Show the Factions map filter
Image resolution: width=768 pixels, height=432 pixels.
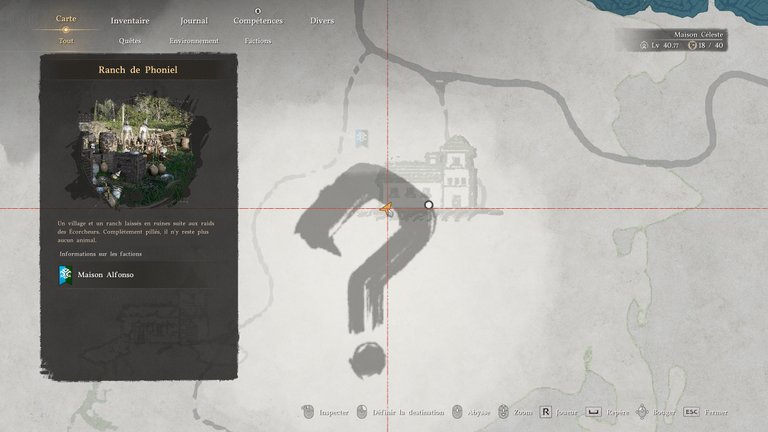[258, 41]
